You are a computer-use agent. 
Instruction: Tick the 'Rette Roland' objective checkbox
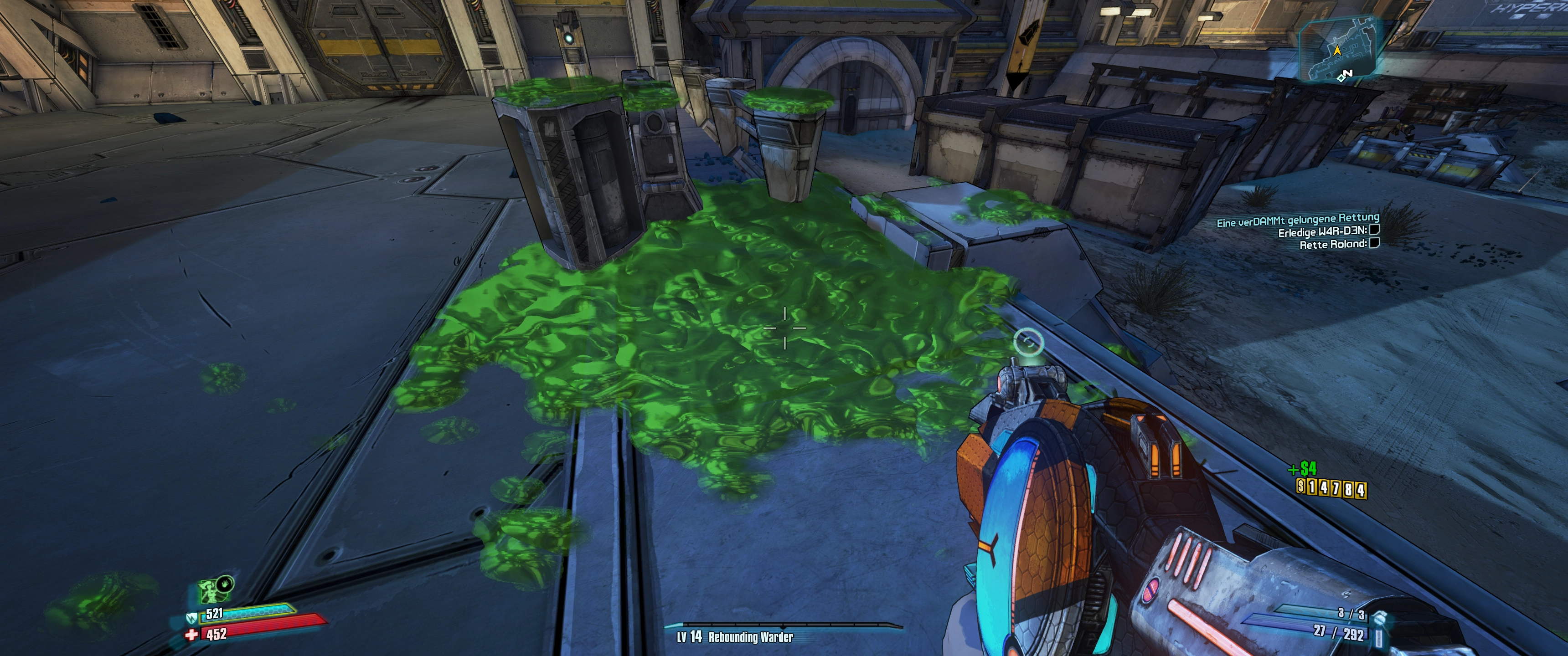click(1374, 243)
